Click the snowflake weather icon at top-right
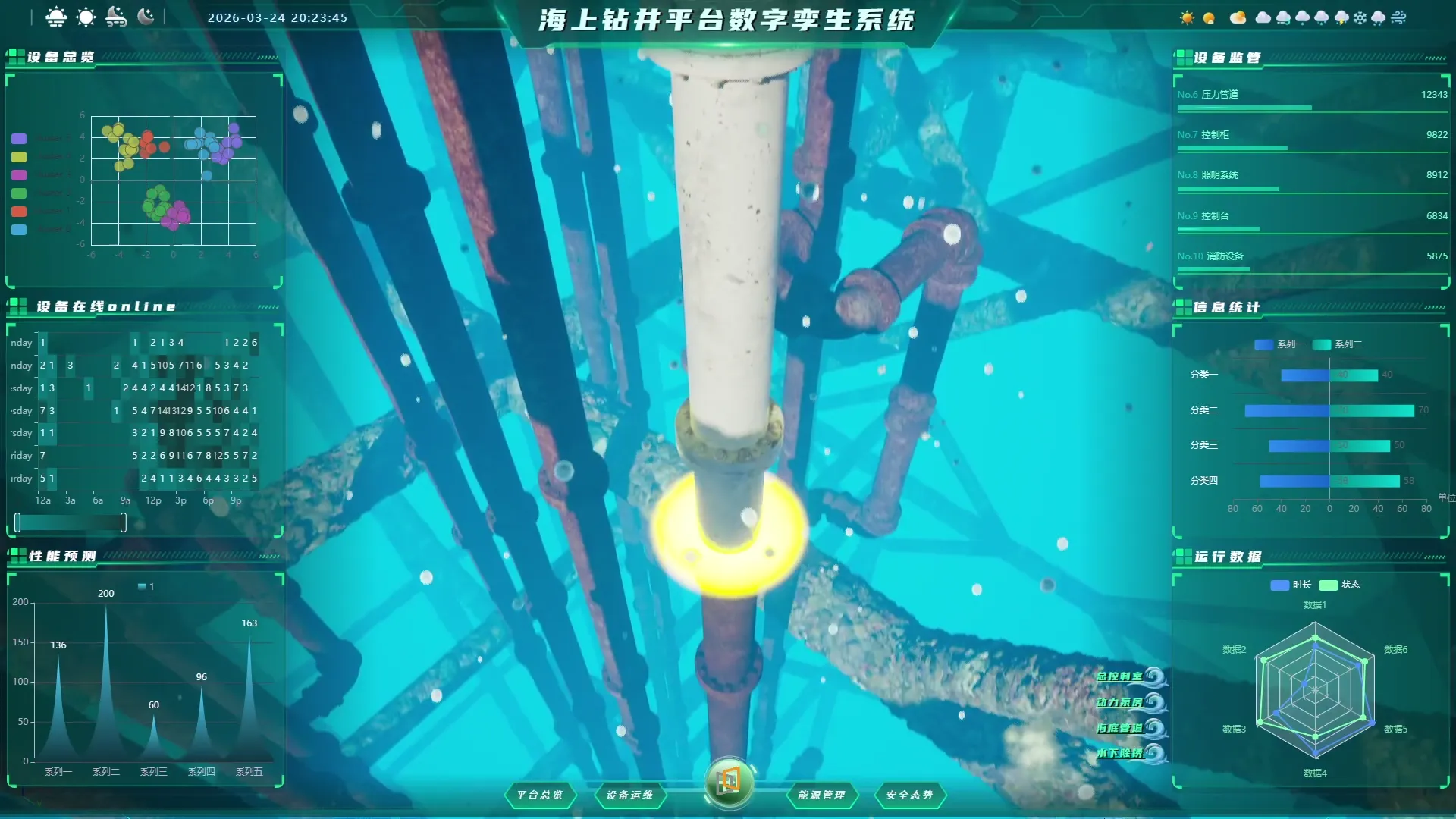1456x819 pixels. pos(1360,17)
